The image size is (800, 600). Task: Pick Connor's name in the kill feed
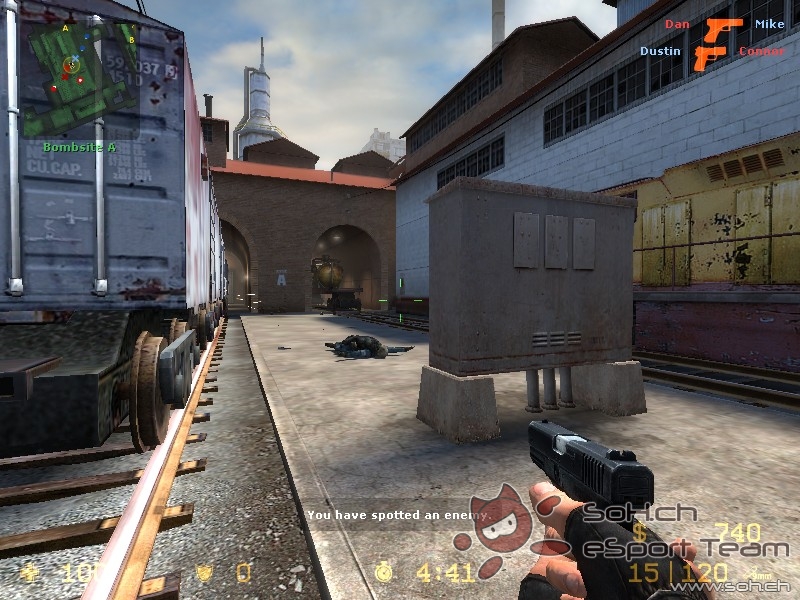click(x=761, y=51)
